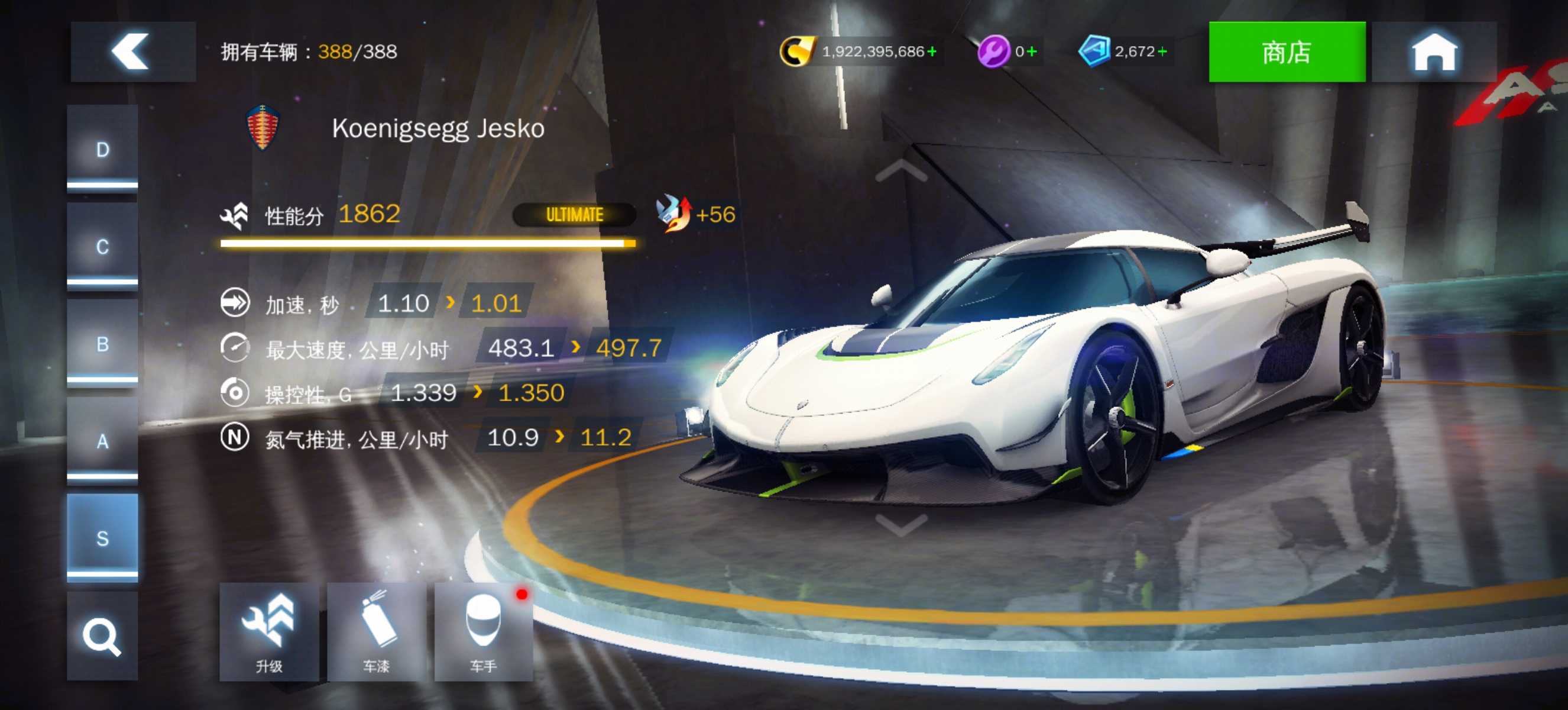Show the previous car with up arrow

(901, 171)
